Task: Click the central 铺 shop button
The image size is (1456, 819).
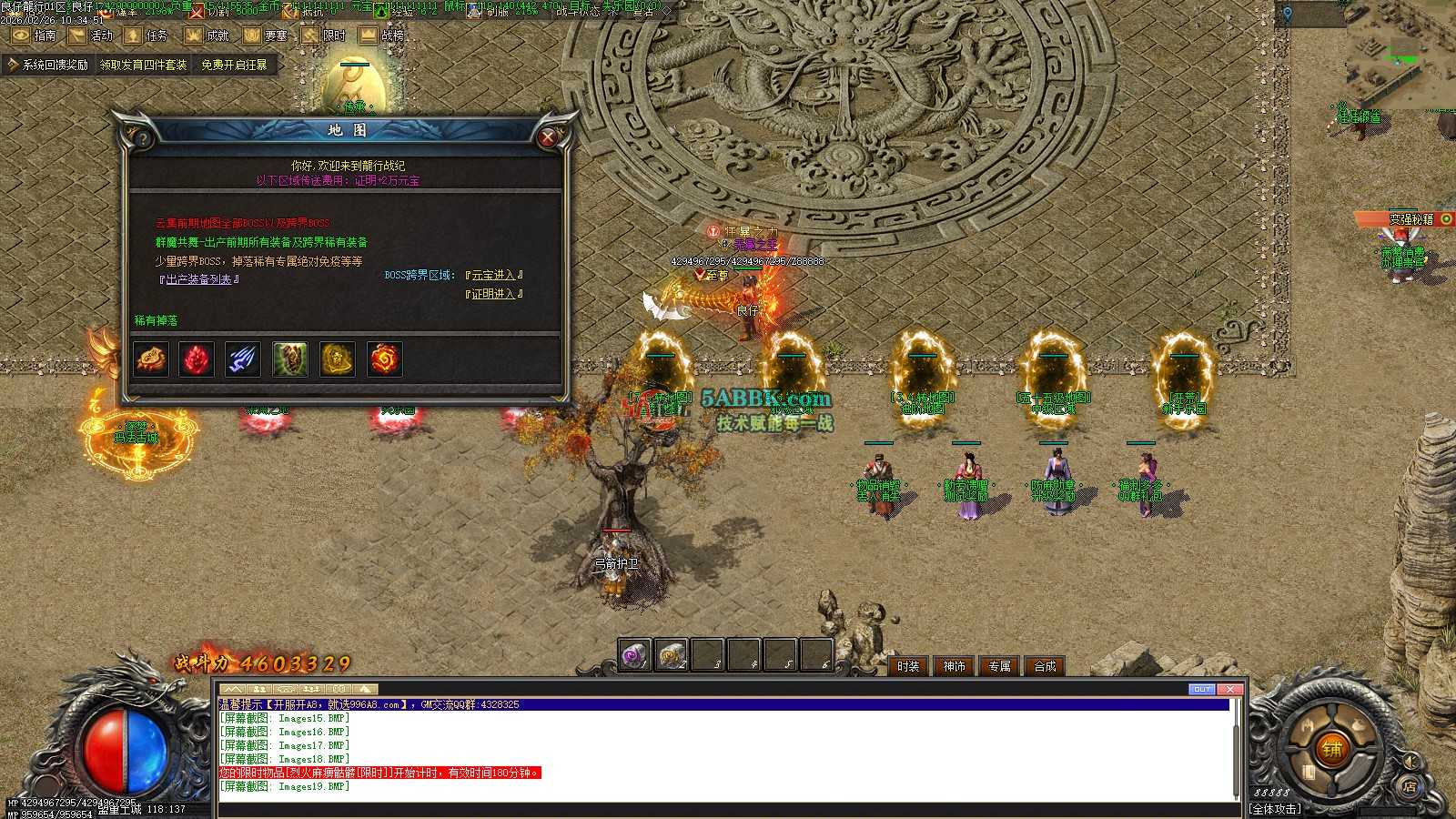Action: tap(1331, 750)
